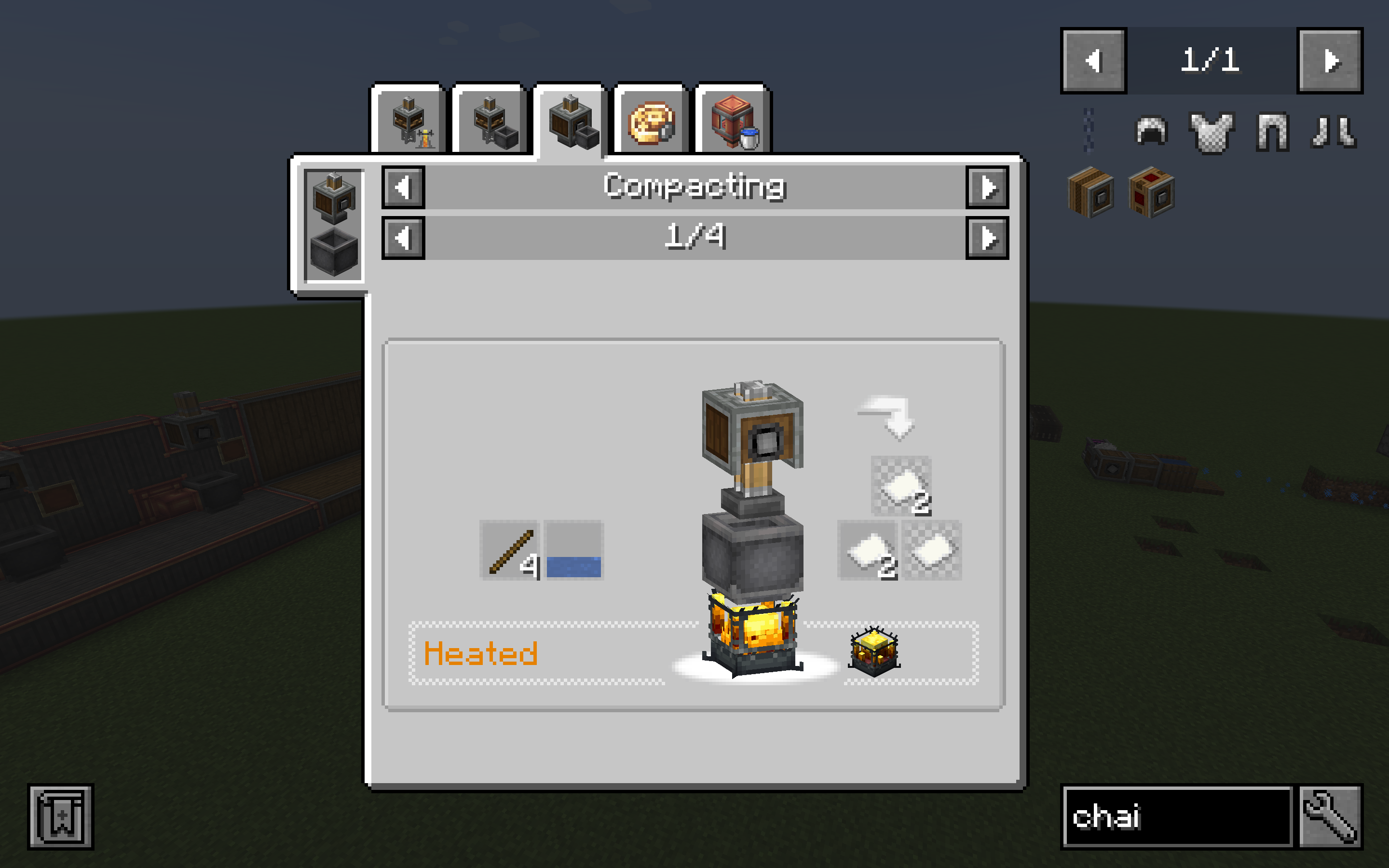Click the heated Mixing tab icon
1389x868 pixels.
click(x=408, y=122)
